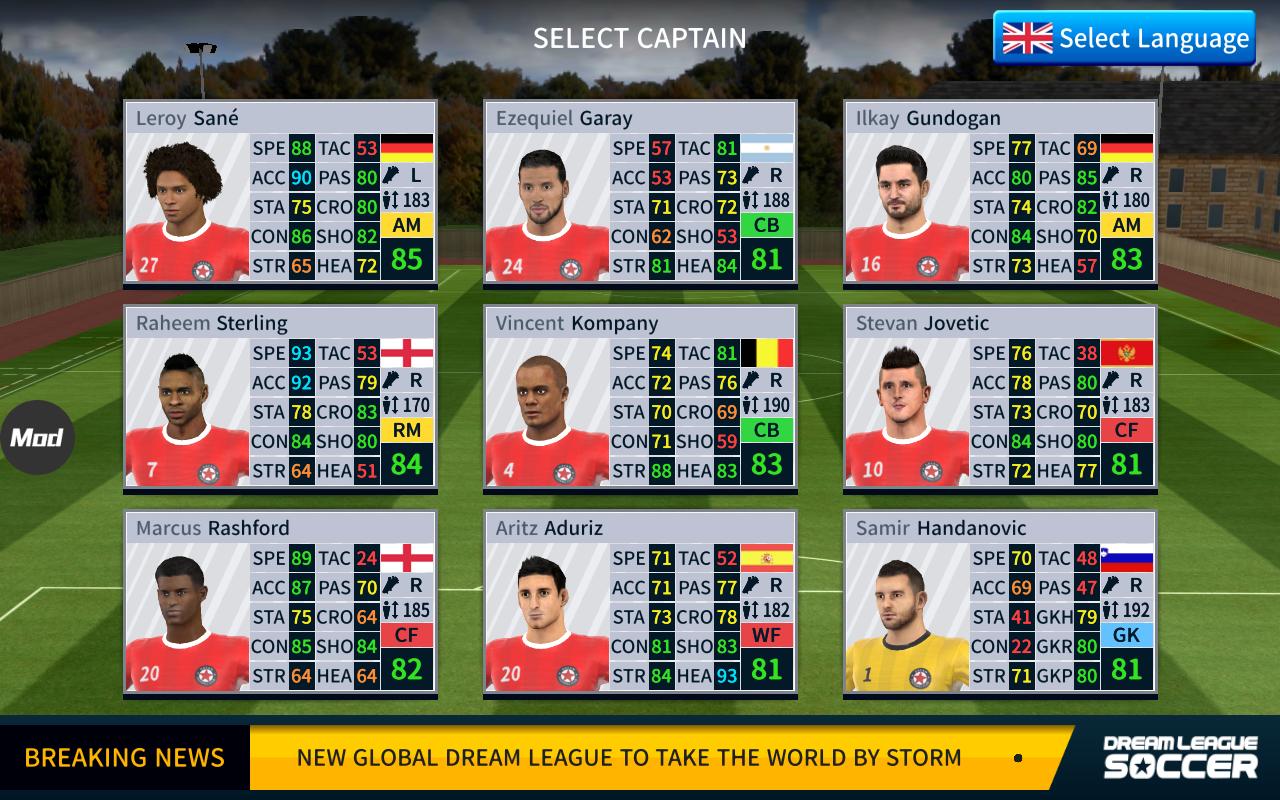Choose Leroy Sané as captain
The height and width of the screenshot is (800, 1280).
coord(280,193)
